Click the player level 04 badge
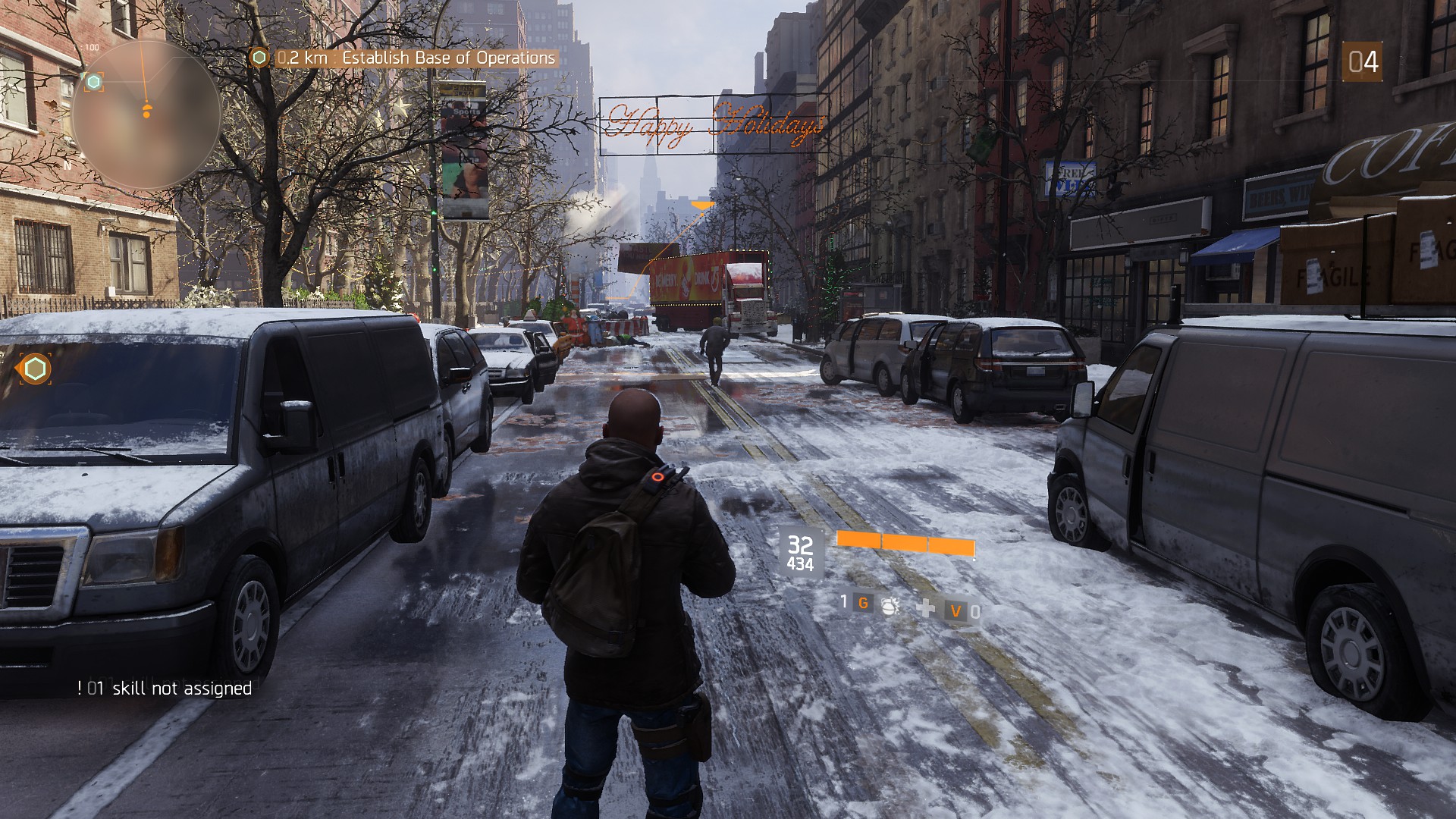This screenshot has height=819, width=1456. tap(1362, 62)
